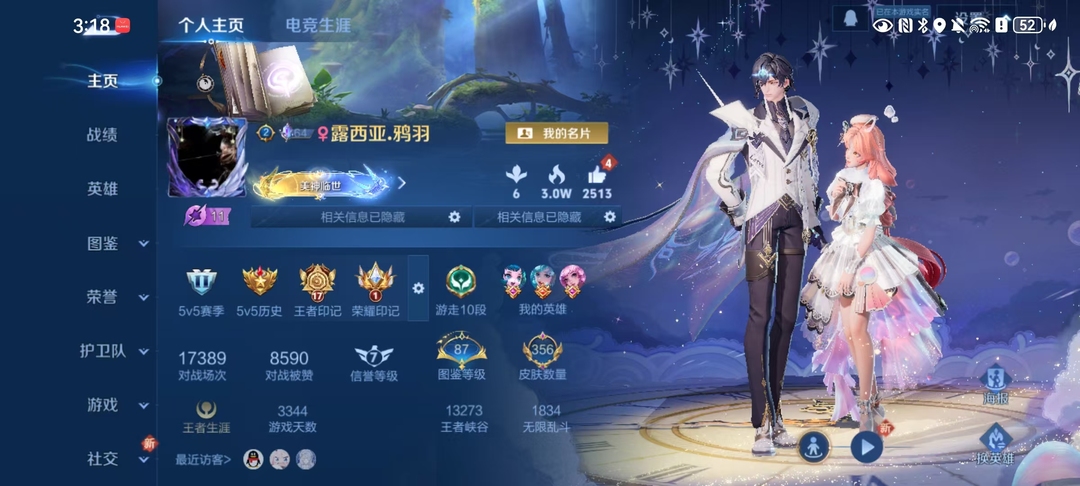Open 战绩 in the side menu
The image size is (1080, 486).
[102, 135]
